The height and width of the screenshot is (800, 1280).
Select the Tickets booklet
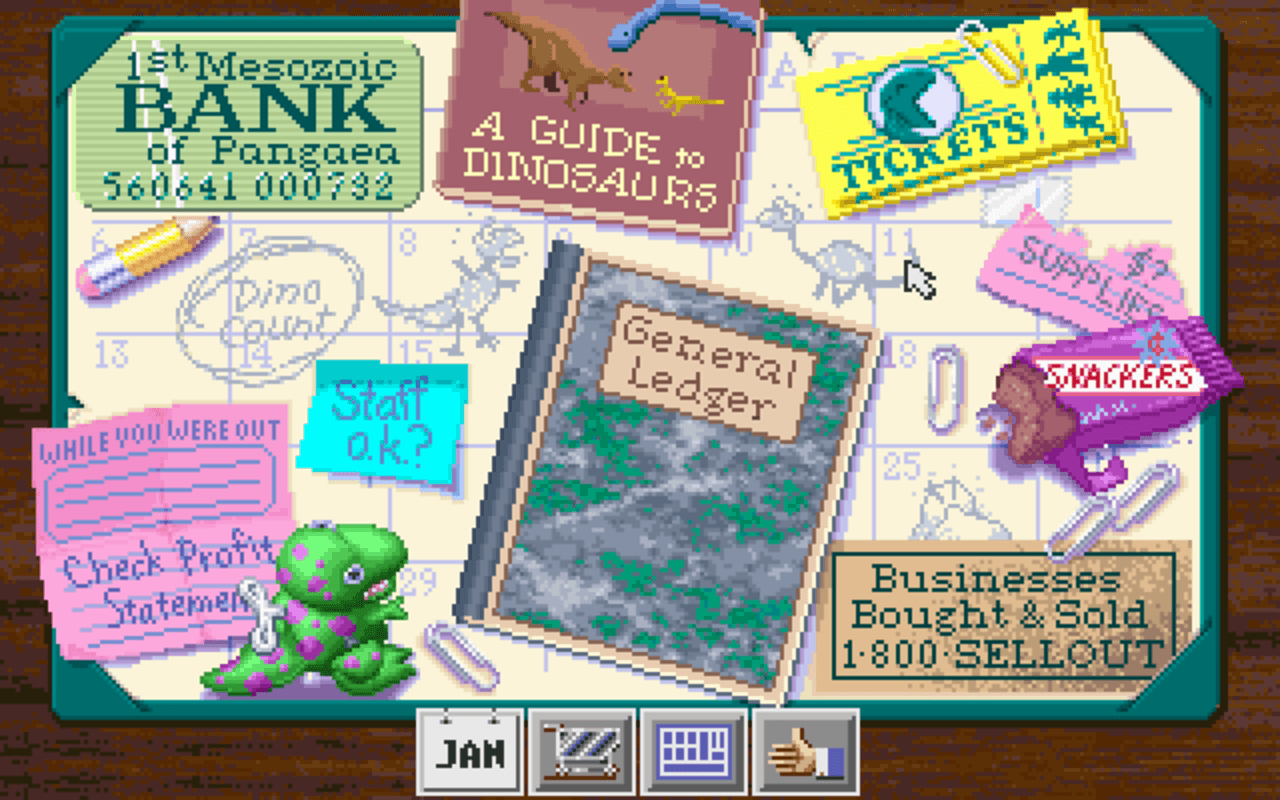tap(955, 110)
